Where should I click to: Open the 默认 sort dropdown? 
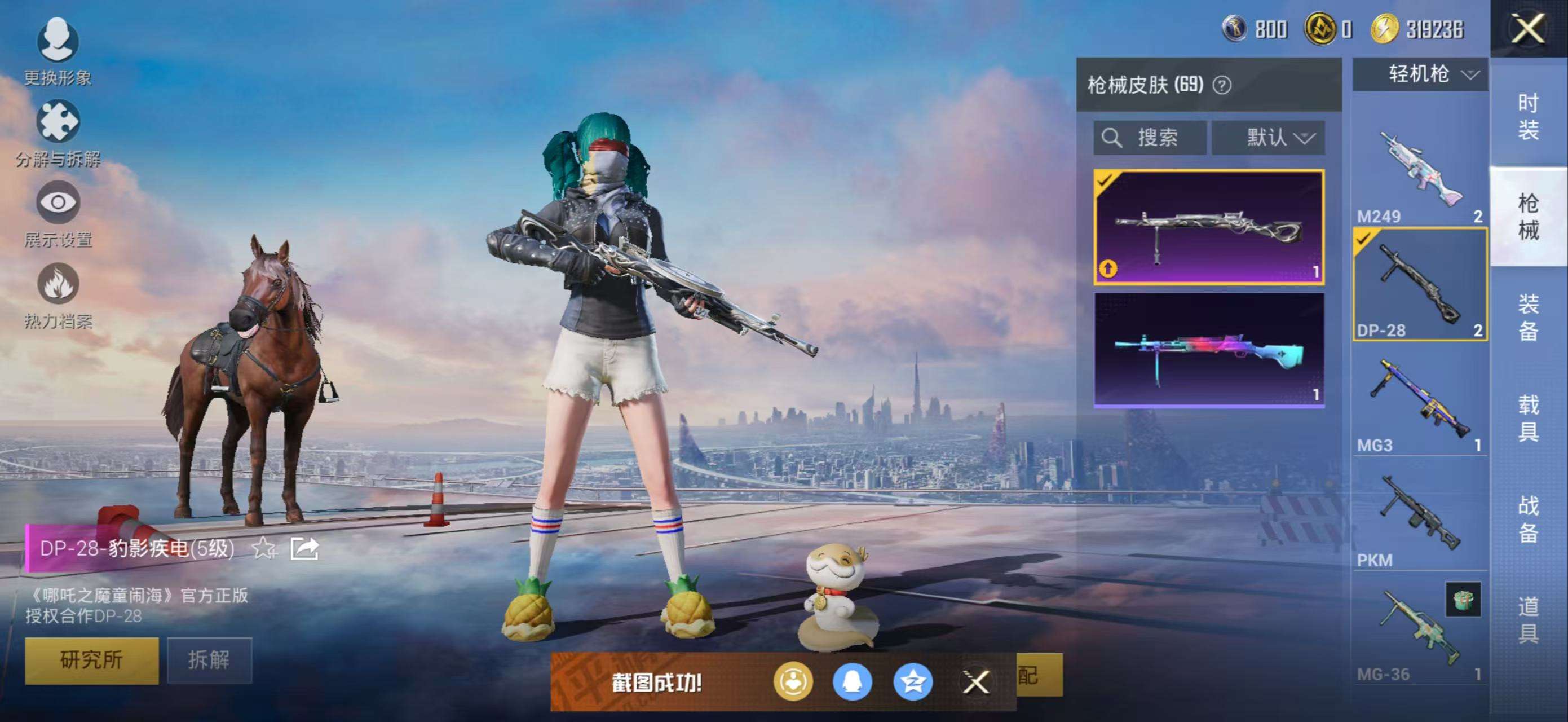(1269, 138)
